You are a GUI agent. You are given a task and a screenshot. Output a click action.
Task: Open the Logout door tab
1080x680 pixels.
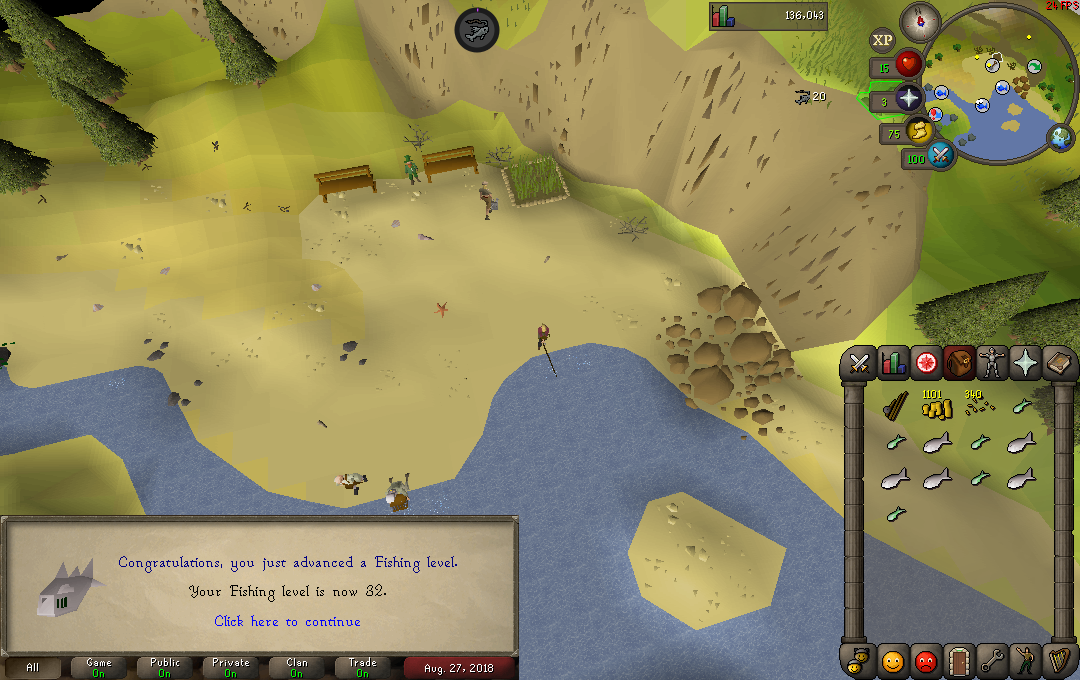point(959,660)
